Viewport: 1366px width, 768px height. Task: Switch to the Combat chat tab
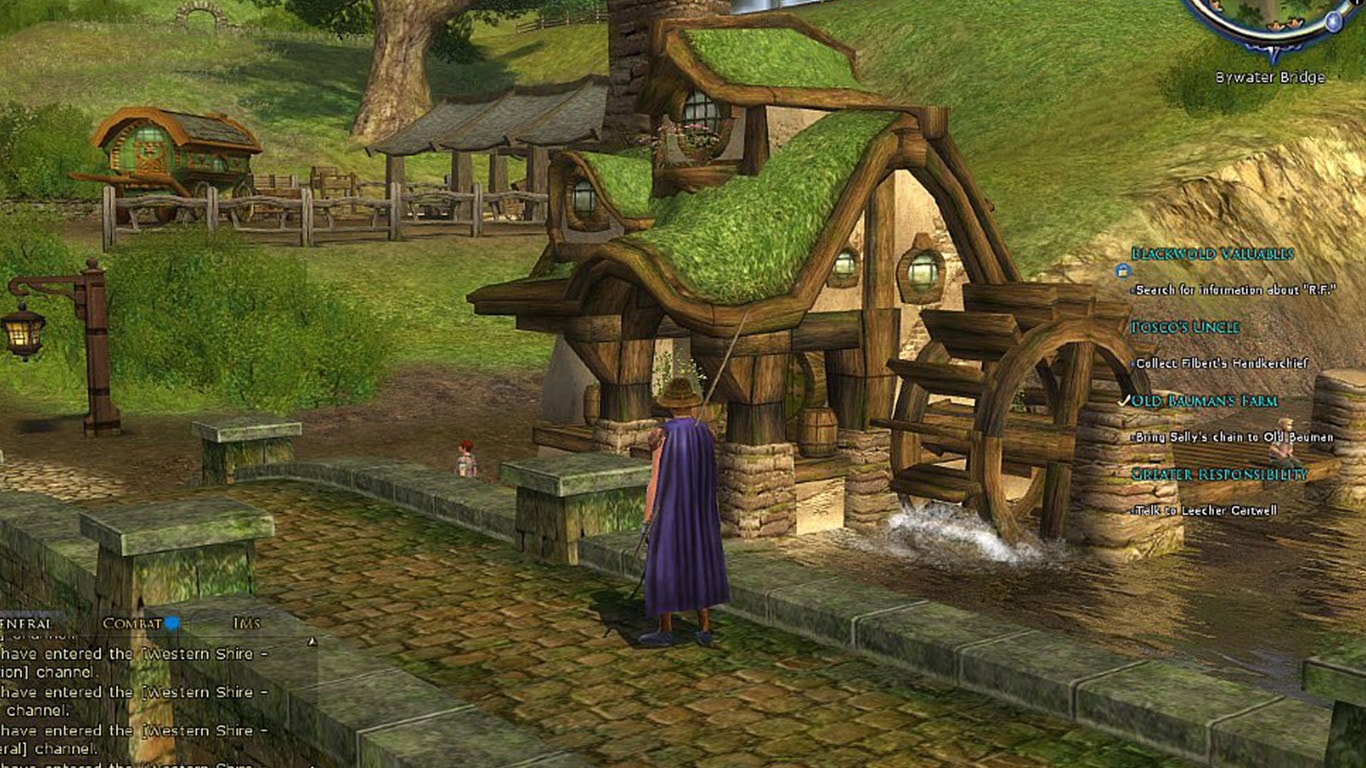pos(132,624)
